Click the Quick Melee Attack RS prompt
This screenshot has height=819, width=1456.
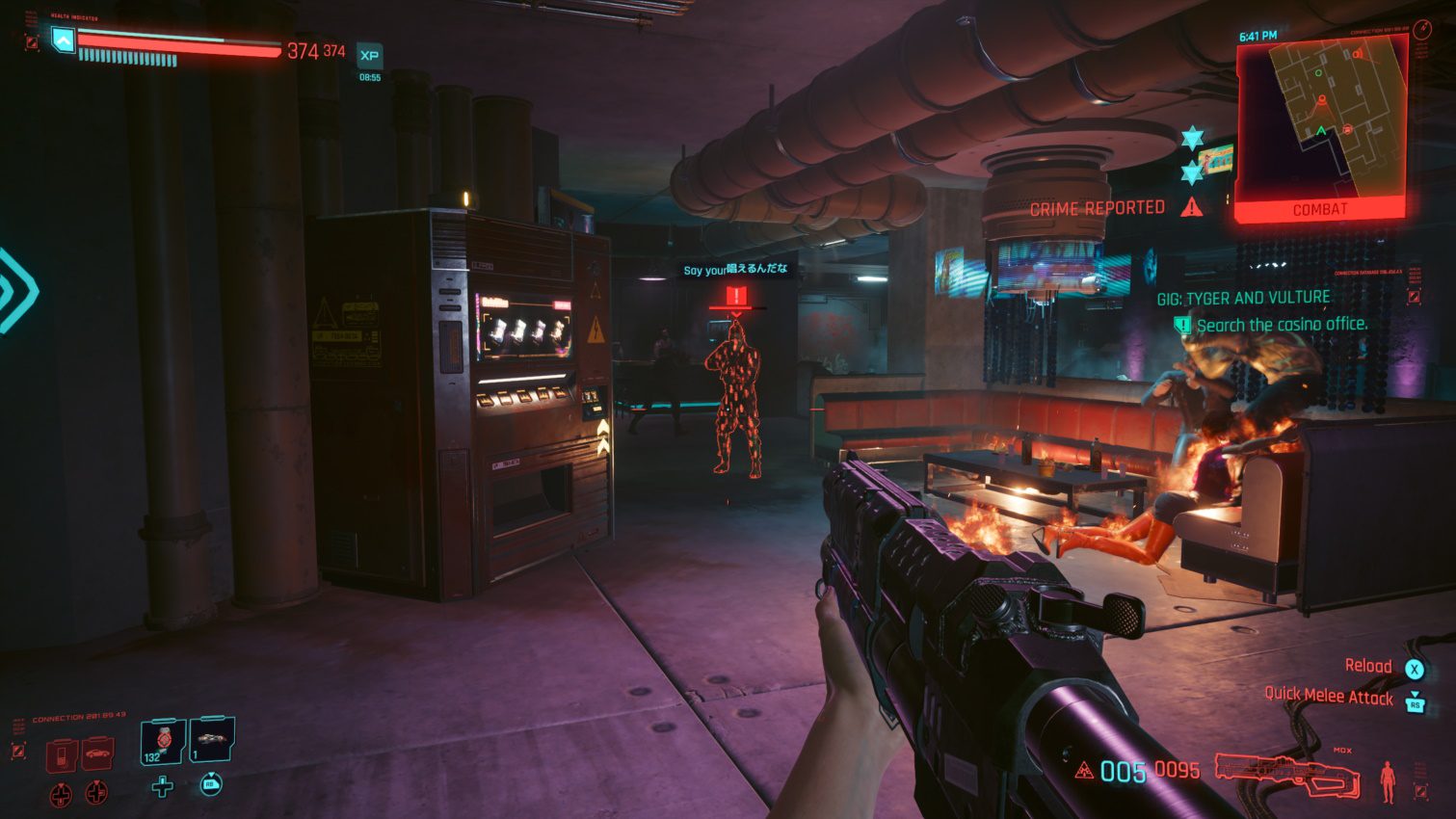click(x=1416, y=704)
